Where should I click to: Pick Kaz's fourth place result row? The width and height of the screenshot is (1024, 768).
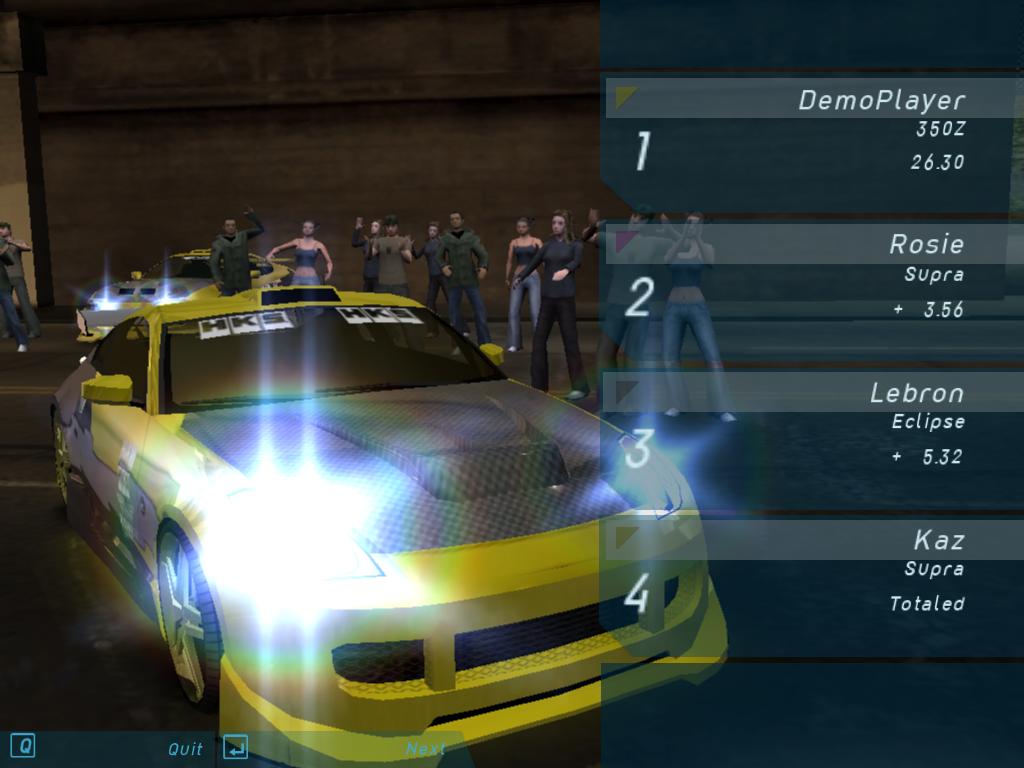[810, 577]
